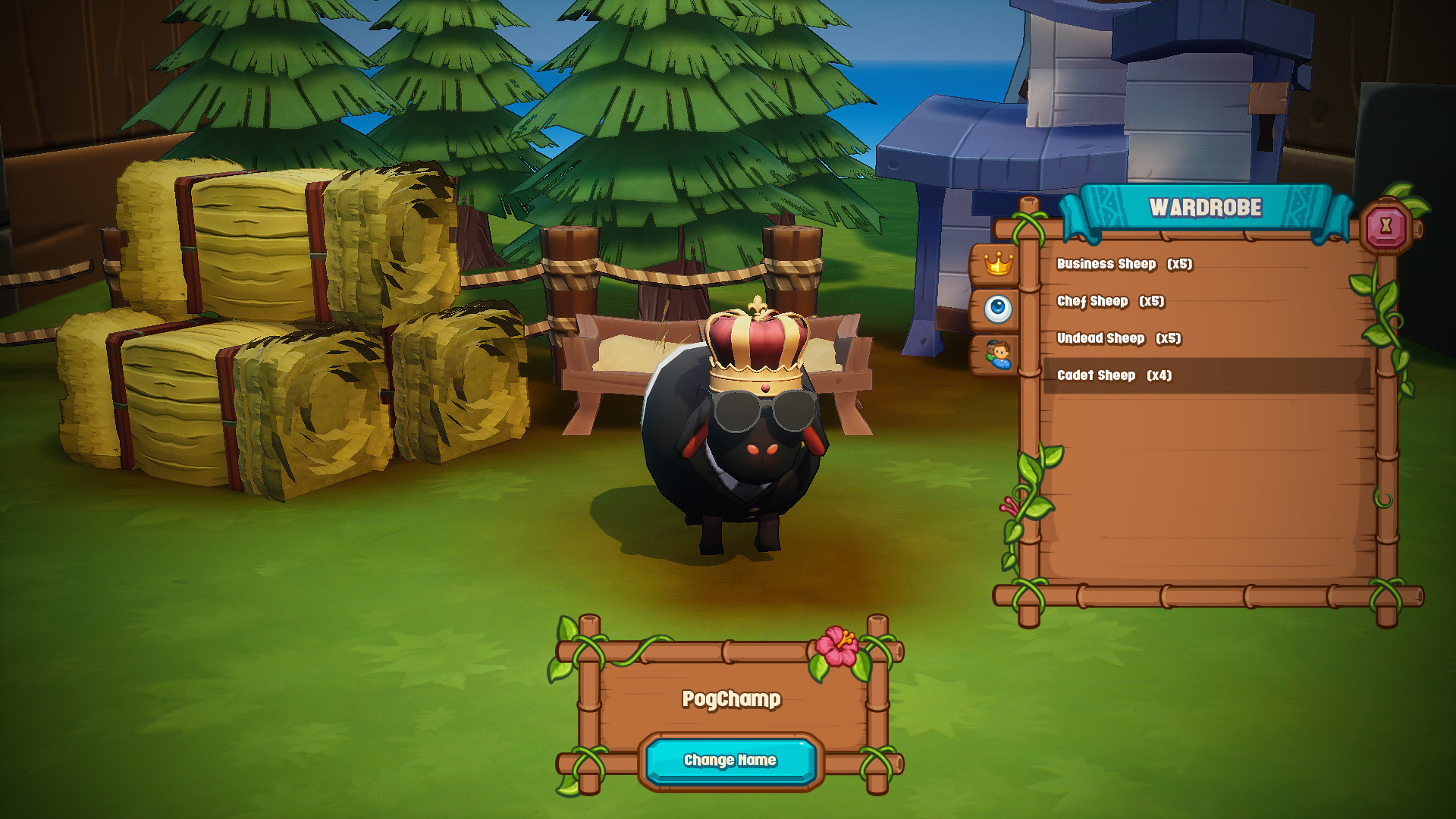
Task: Click the teal Wardrobe banner title
Action: [1204, 205]
